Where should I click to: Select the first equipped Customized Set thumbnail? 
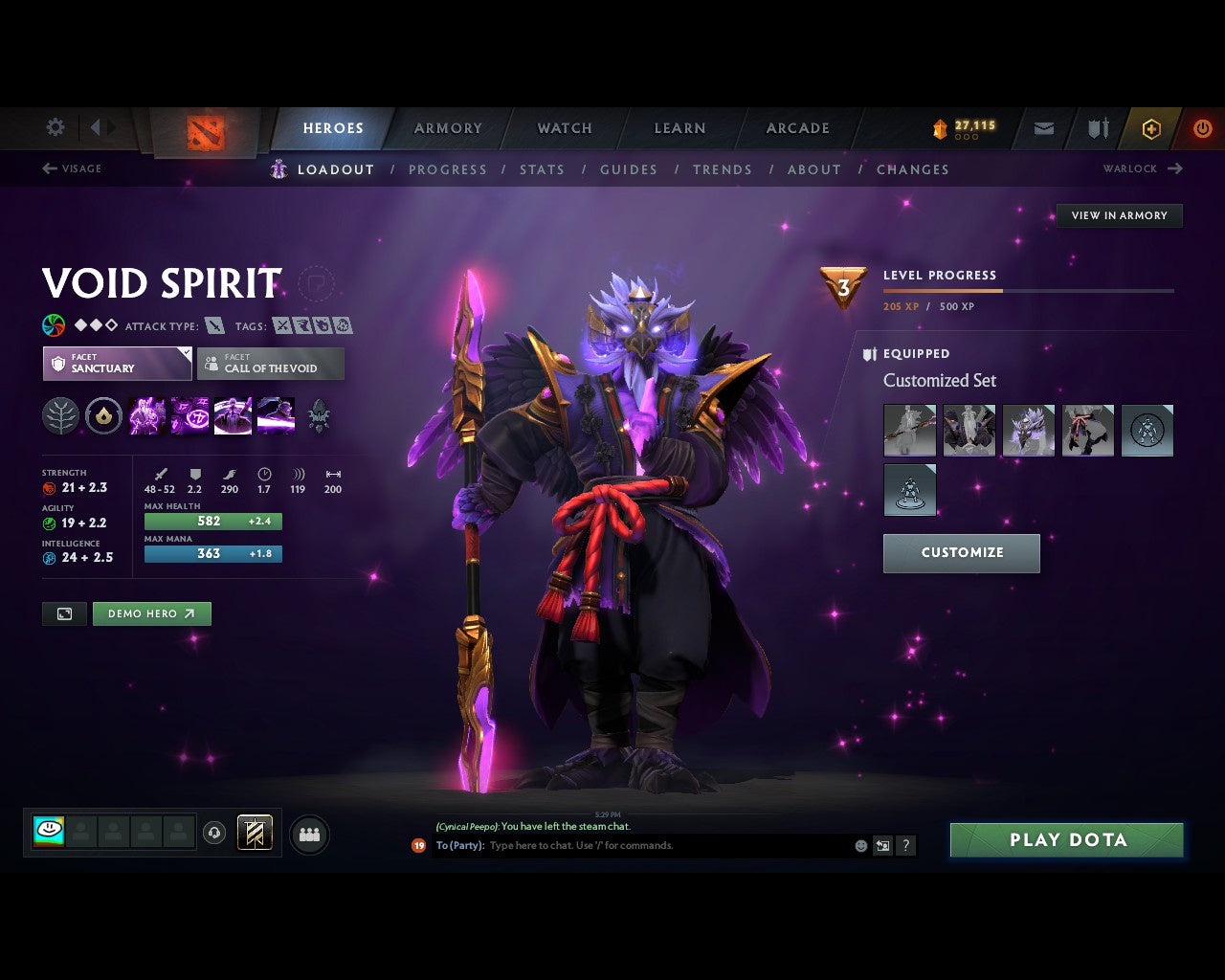909,430
